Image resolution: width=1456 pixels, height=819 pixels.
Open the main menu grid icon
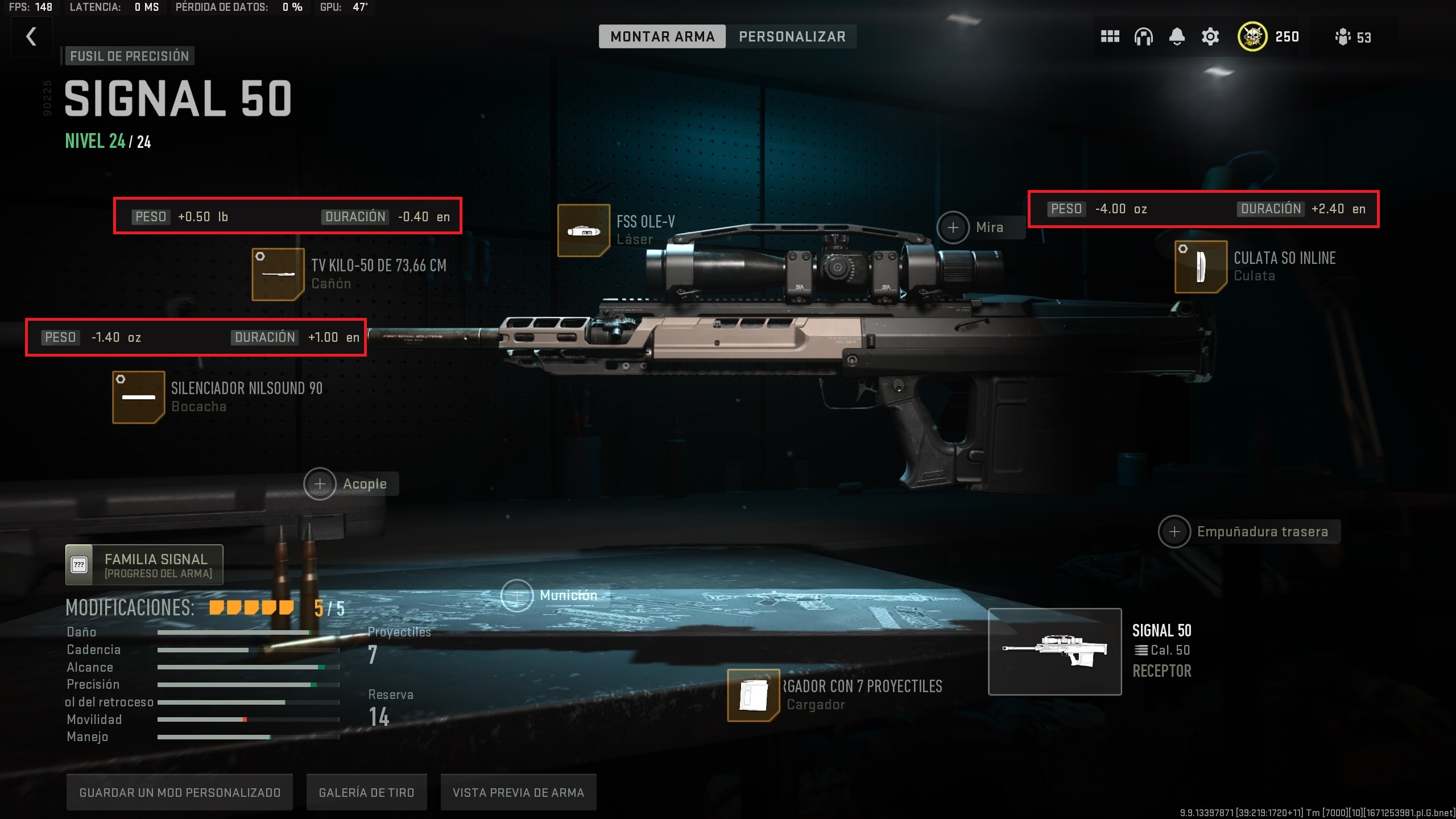[x=1110, y=36]
